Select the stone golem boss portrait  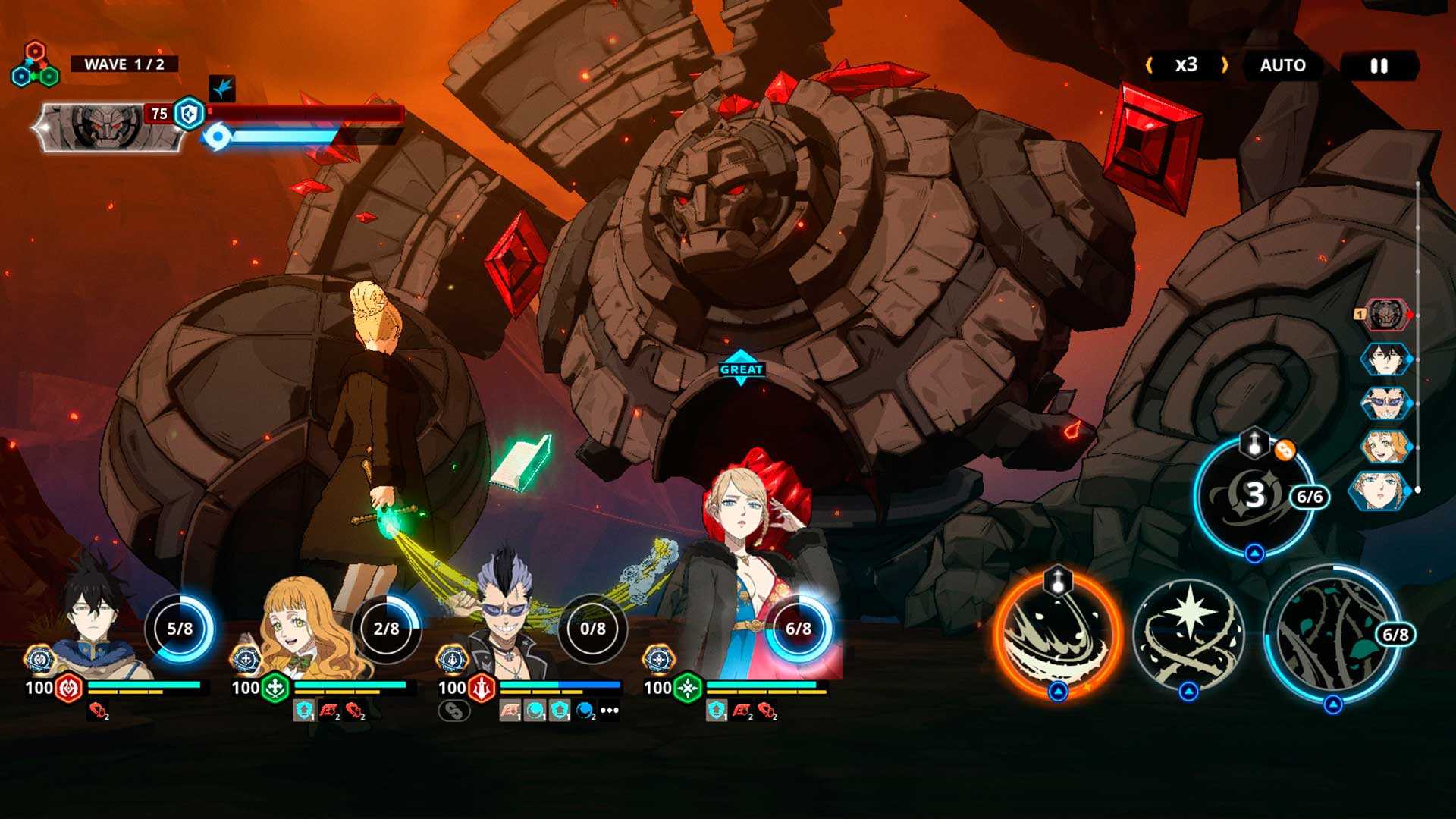point(108,125)
